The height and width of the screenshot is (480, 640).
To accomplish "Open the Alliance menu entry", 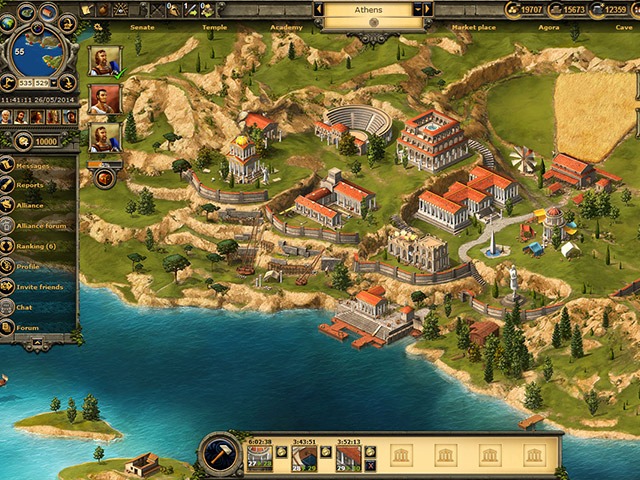I will pyautogui.click(x=31, y=205).
